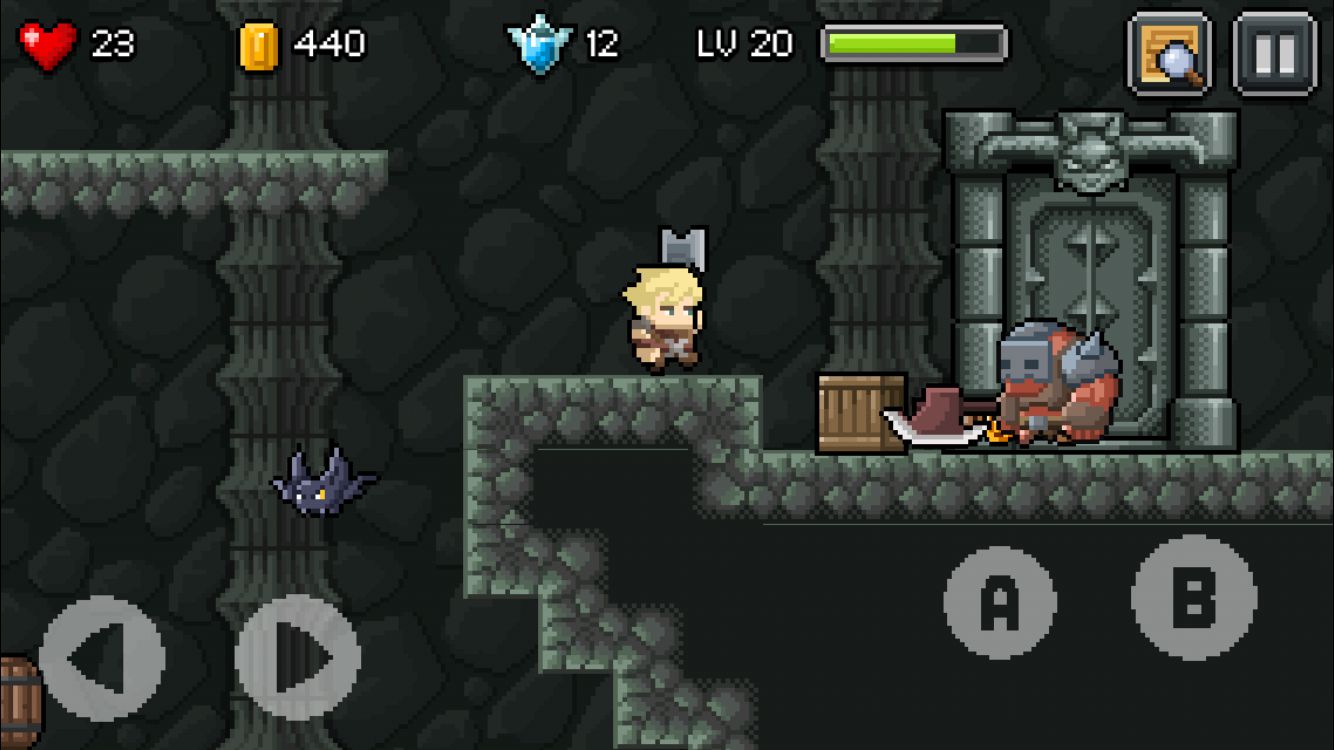Tap the right arrow movement button

[298, 658]
